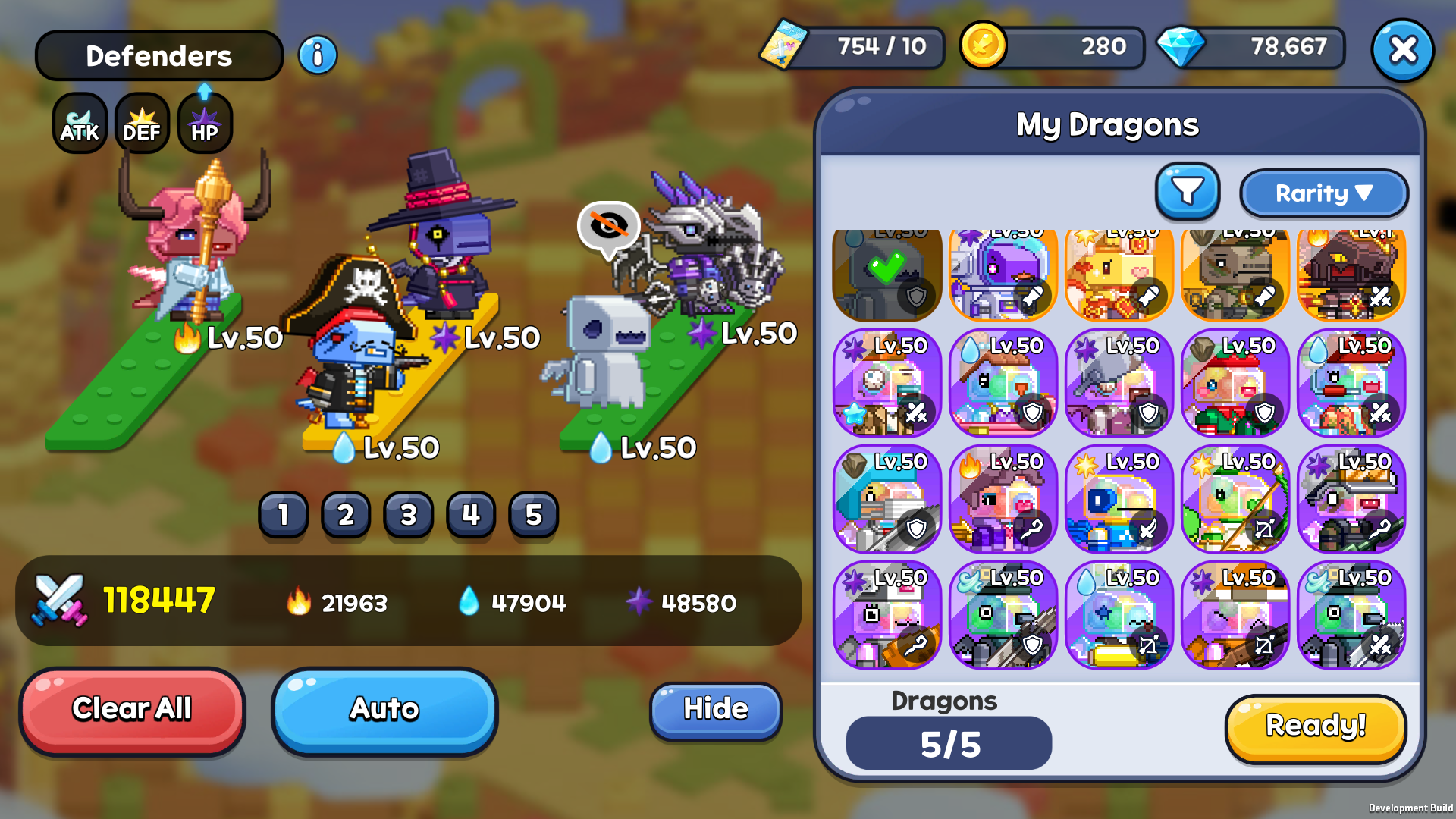
Task: Switch to team preset 4
Action: [x=471, y=515]
